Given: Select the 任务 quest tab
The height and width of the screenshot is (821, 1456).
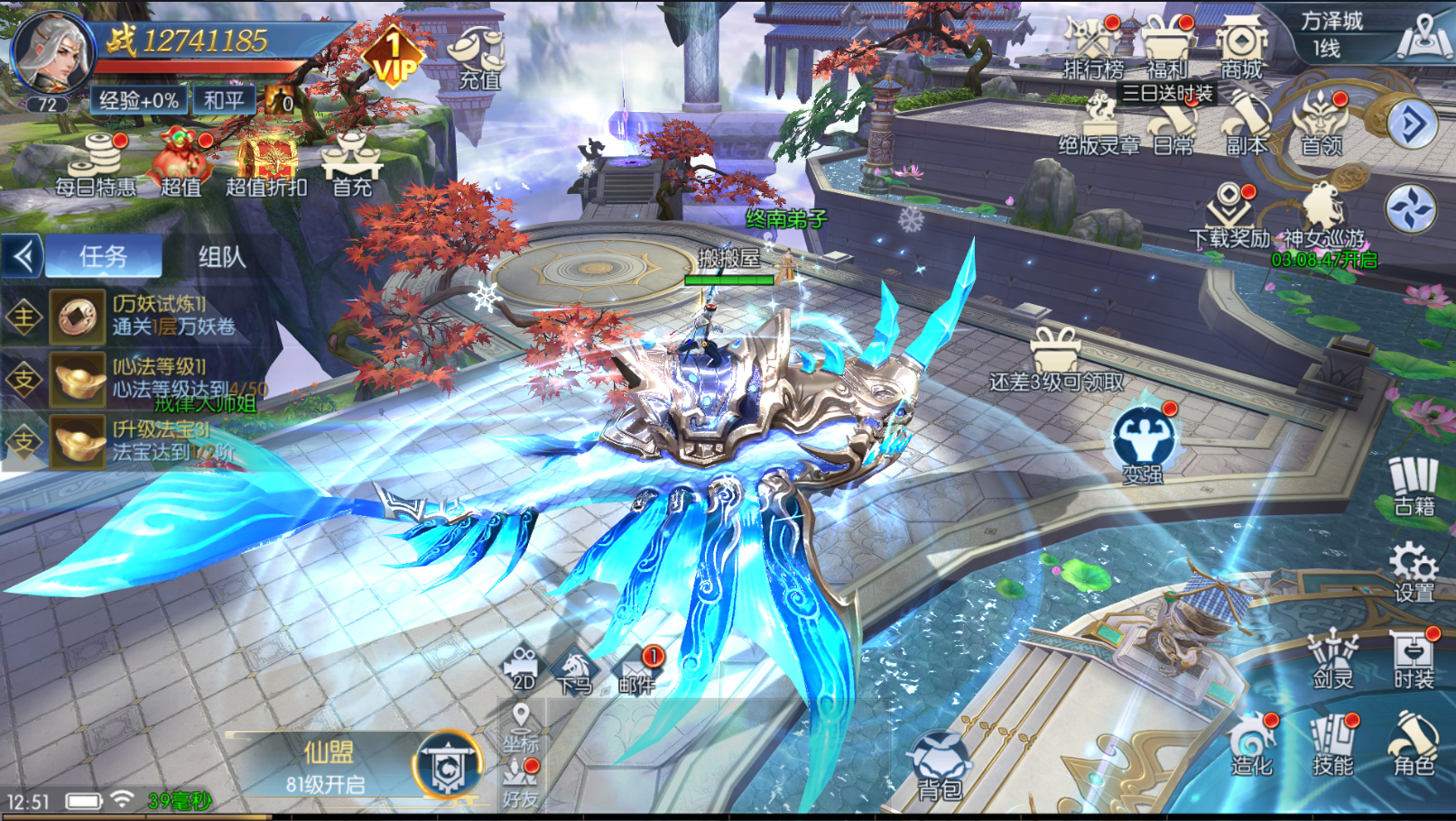Looking at the screenshot, I should [x=104, y=257].
